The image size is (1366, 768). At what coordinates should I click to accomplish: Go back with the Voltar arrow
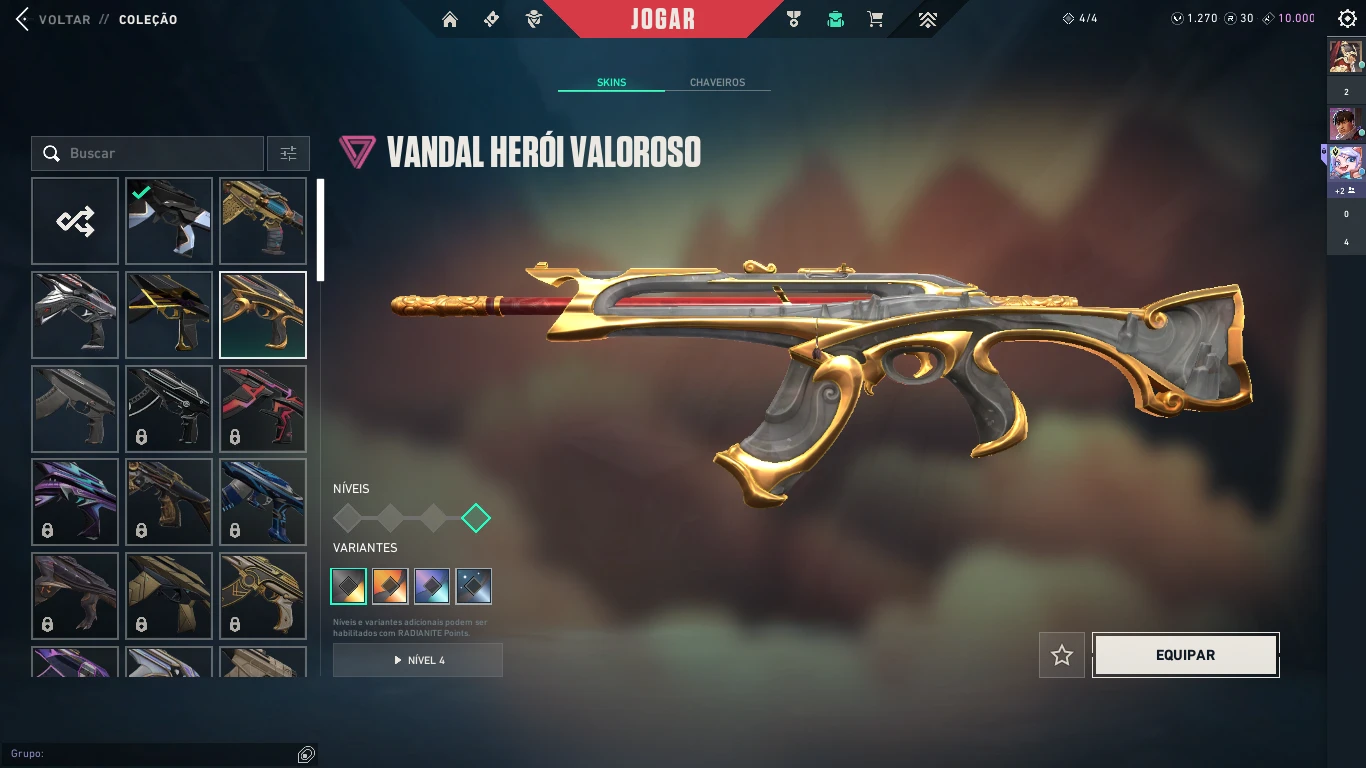pyautogui.click(x=22, y=19)
